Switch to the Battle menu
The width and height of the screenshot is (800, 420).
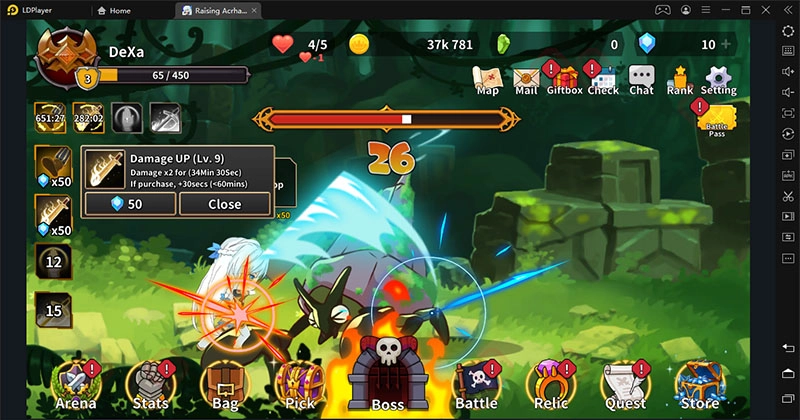(476, 385)
